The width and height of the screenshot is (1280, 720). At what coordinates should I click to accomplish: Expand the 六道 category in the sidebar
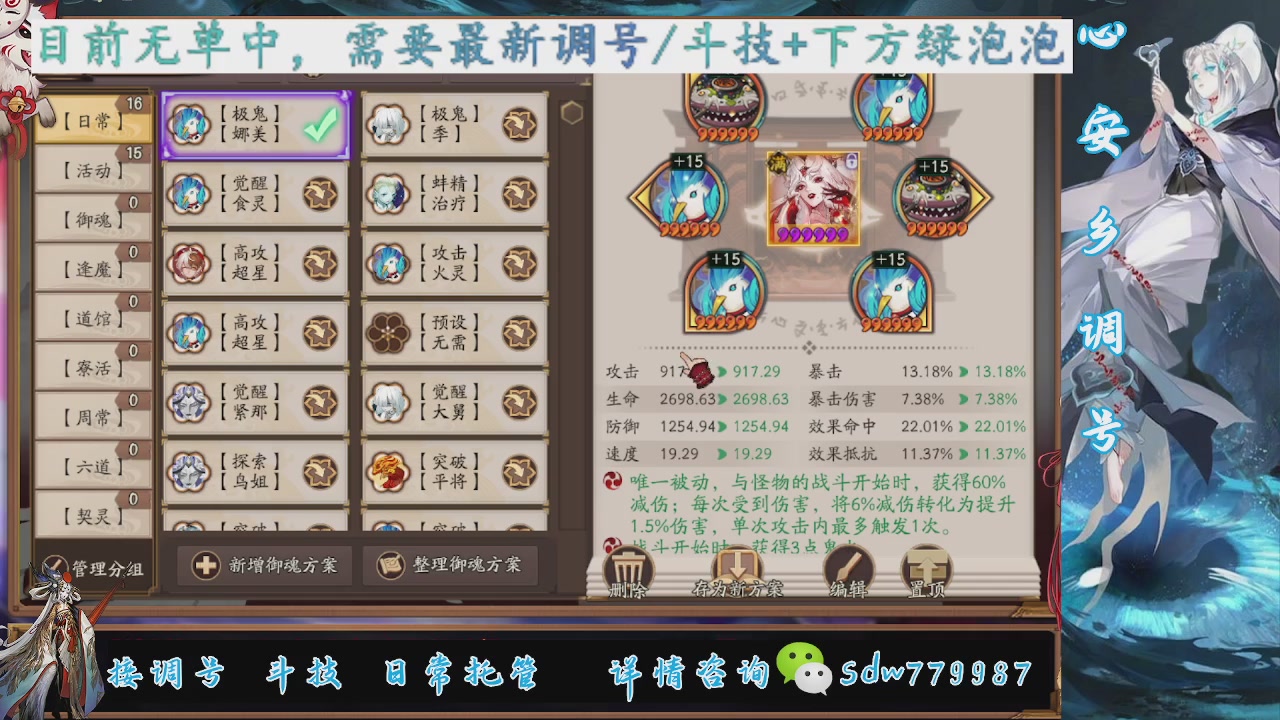pos(90,464)
